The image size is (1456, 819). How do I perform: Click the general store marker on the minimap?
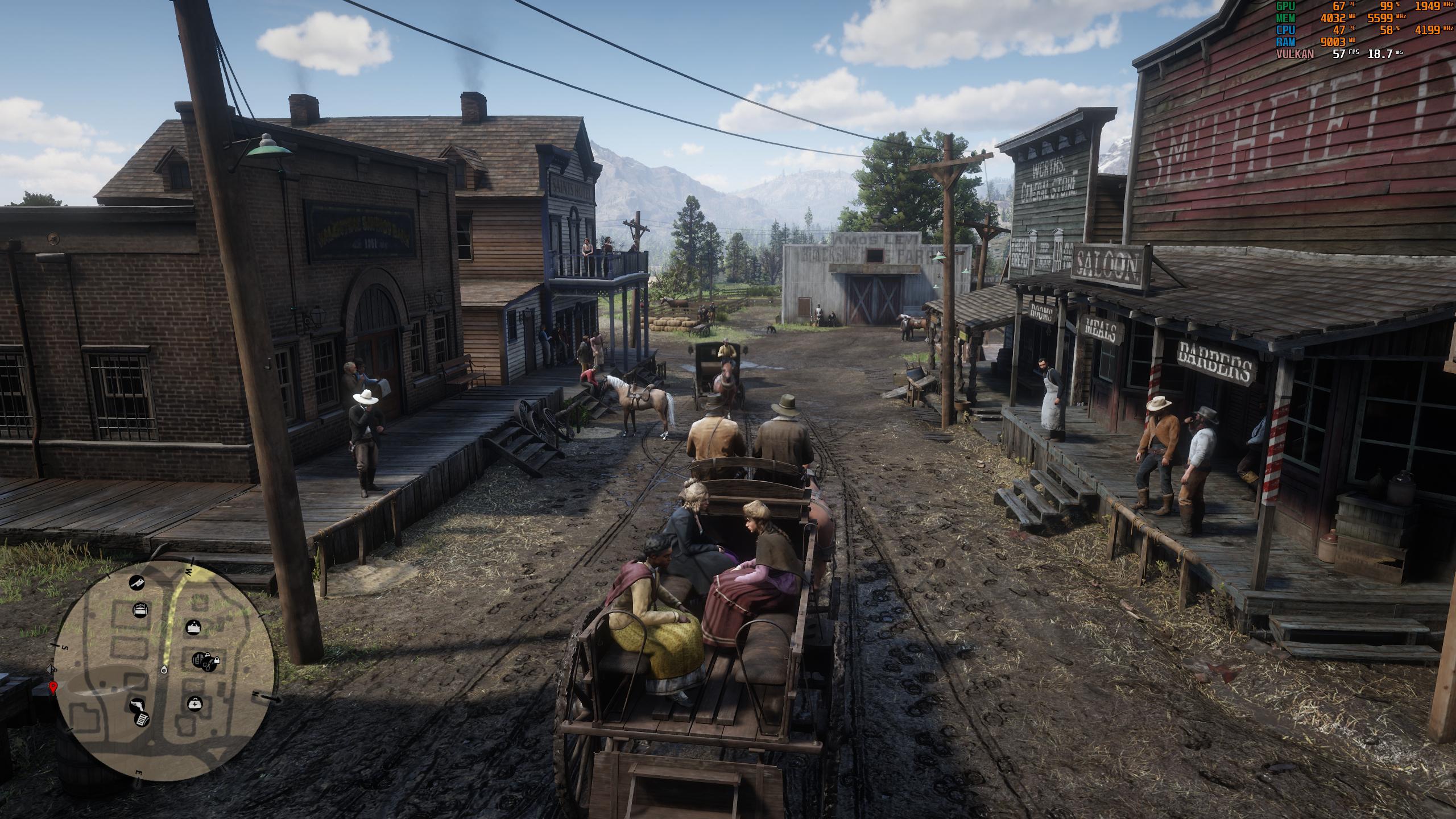tap(193, 627)
